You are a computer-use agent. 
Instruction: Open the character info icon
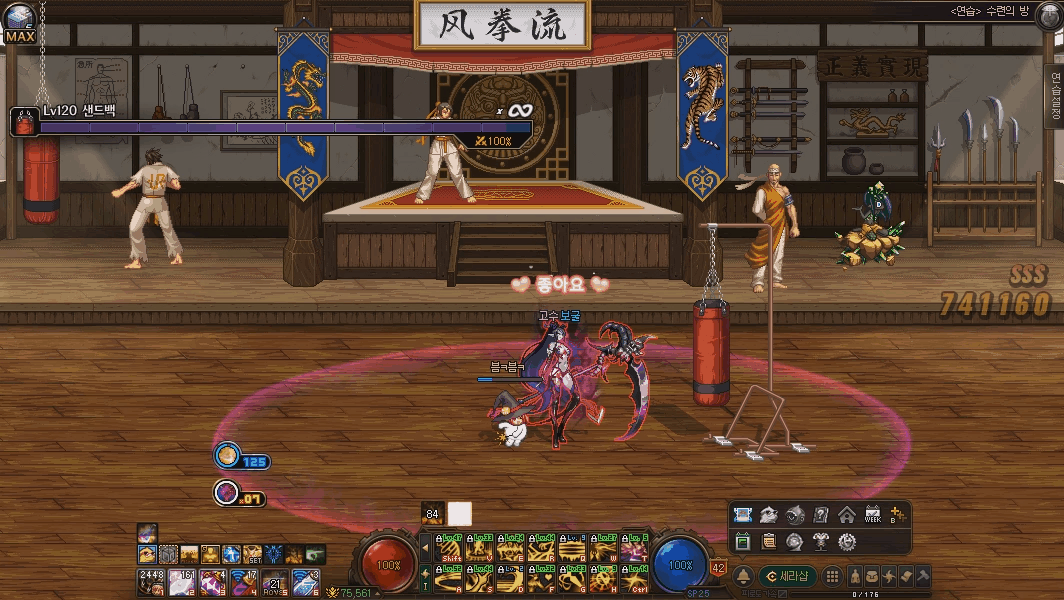[857, 576]
